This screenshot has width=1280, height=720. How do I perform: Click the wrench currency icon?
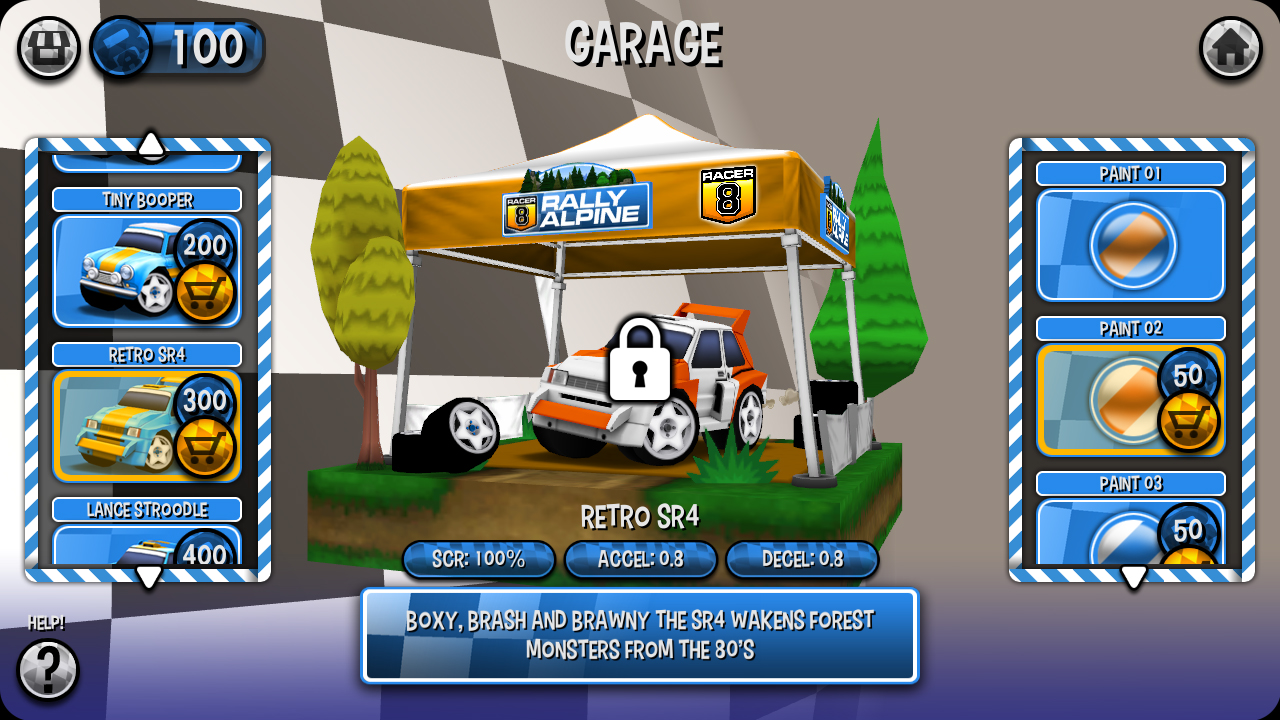(x=120, y=45)
